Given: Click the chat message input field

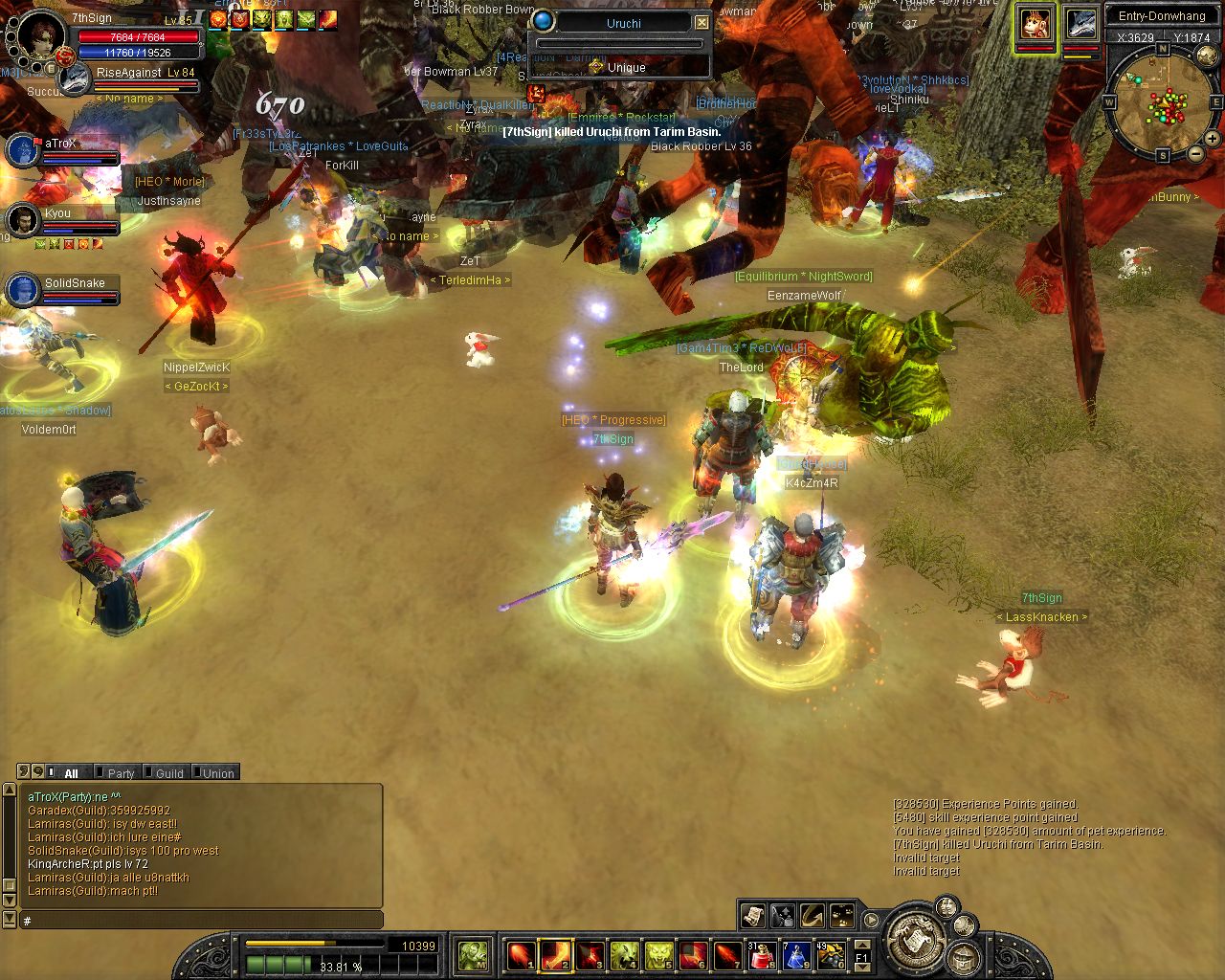Looking at the screenshot, I should pos(201,920).
